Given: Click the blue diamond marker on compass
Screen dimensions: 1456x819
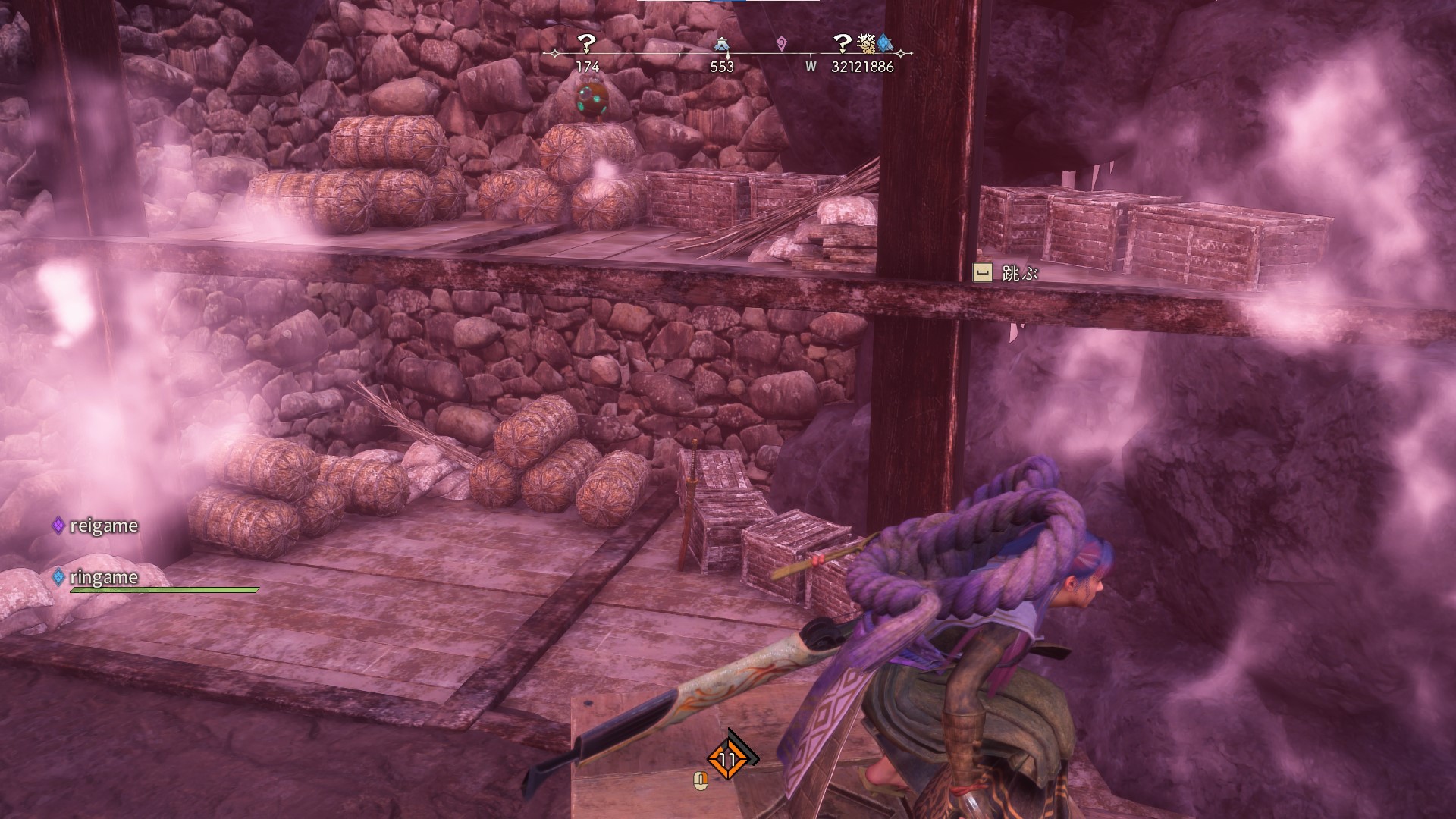Looking at the screenshot, I should 883,42.
